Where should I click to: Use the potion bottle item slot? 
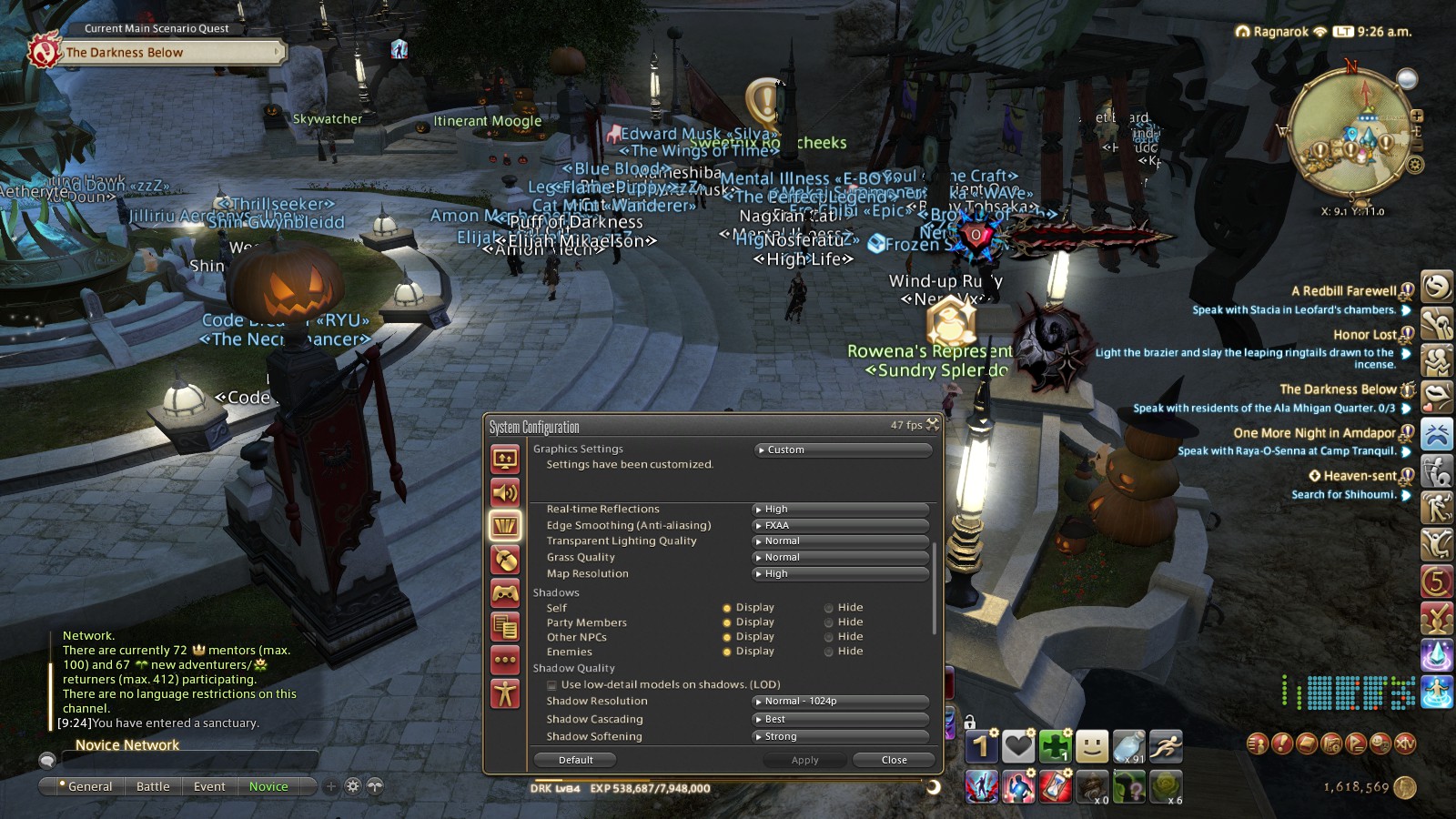(1128, 747)
